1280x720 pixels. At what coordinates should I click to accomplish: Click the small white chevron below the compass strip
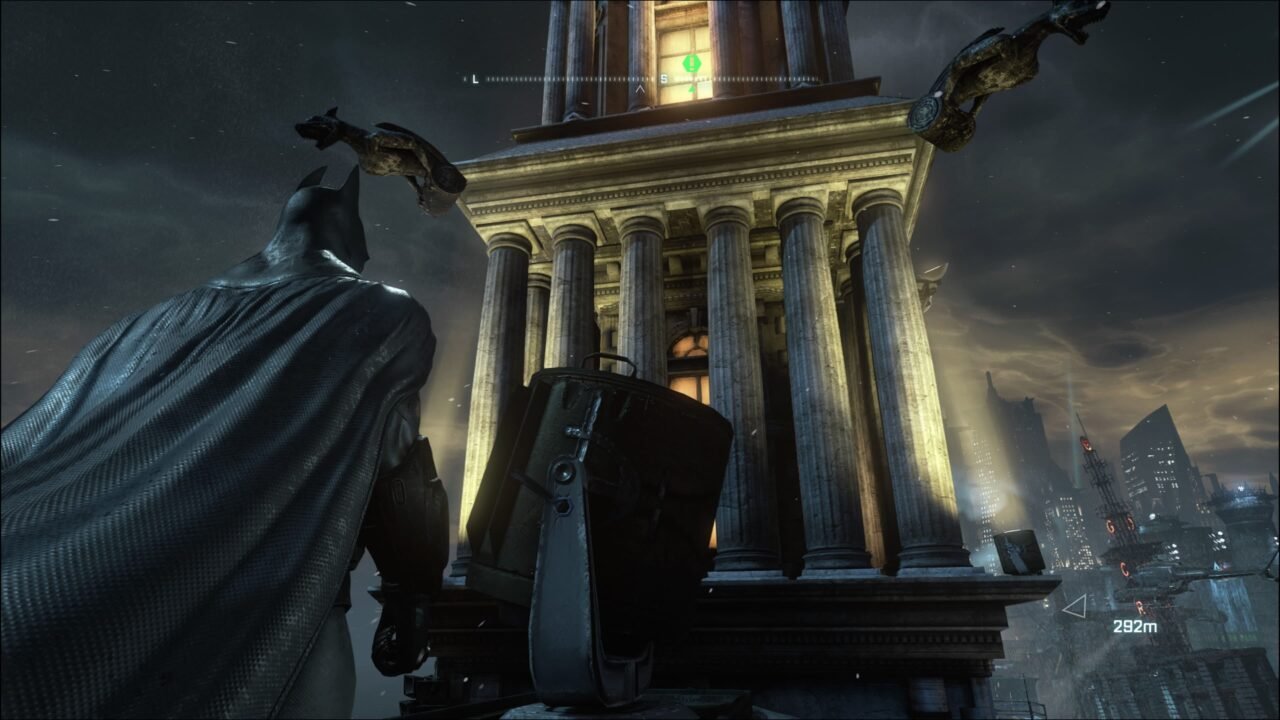tap(640, 88)
